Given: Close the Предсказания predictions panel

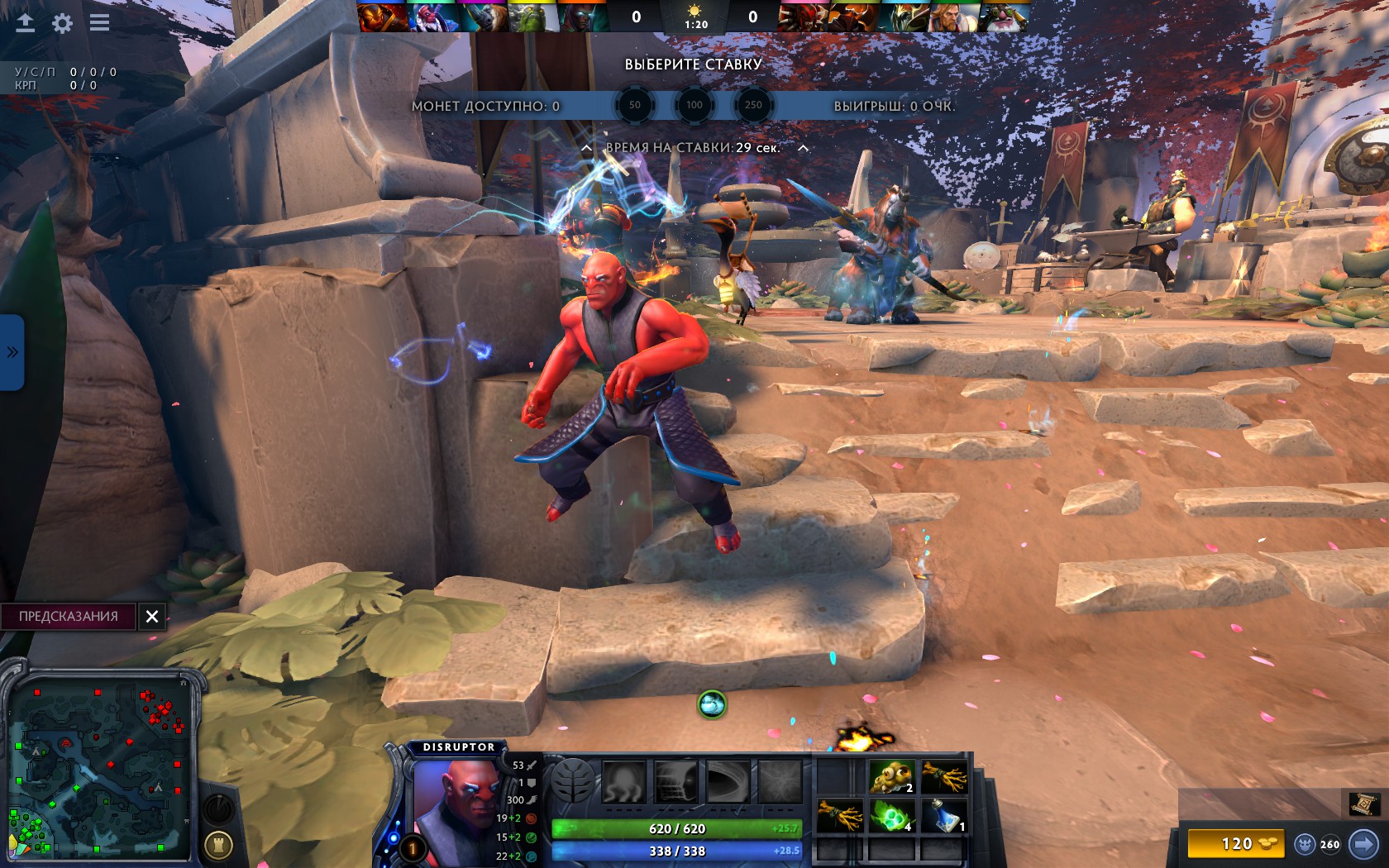Looking at the screenshot, I should coord(152,616).
